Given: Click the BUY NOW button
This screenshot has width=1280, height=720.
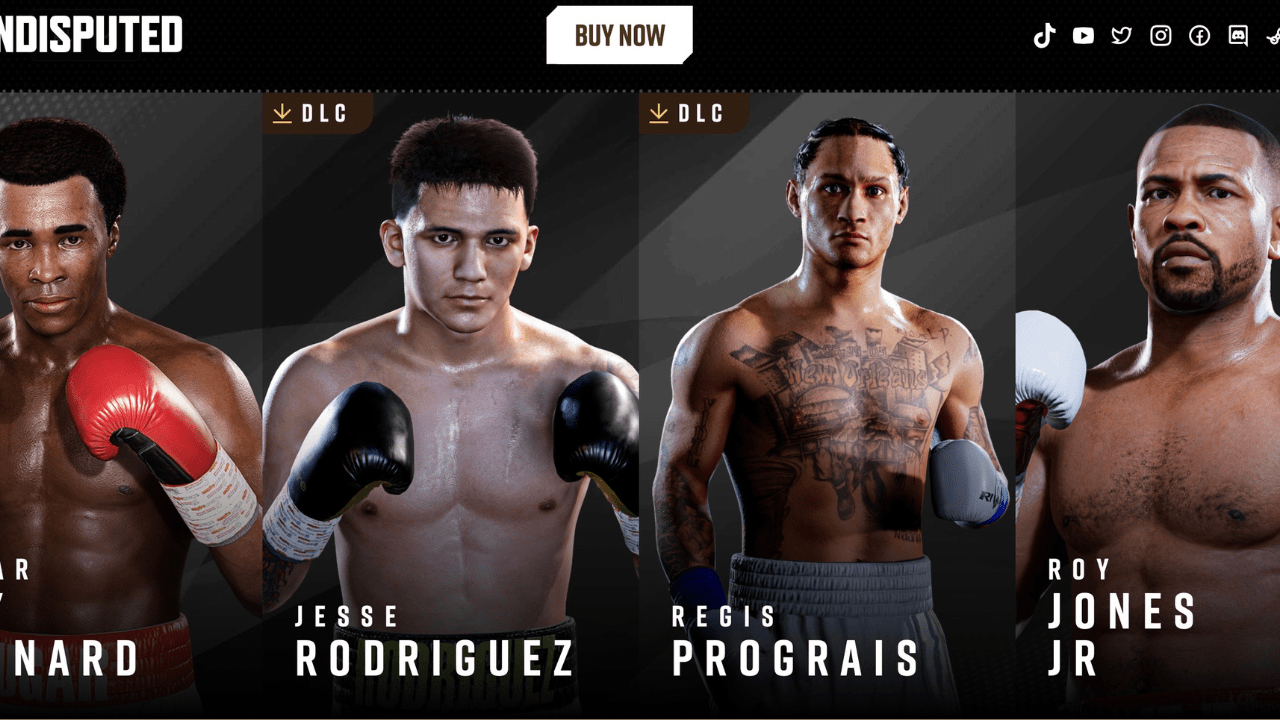Looking at the screenshot, I should point(618,34).
